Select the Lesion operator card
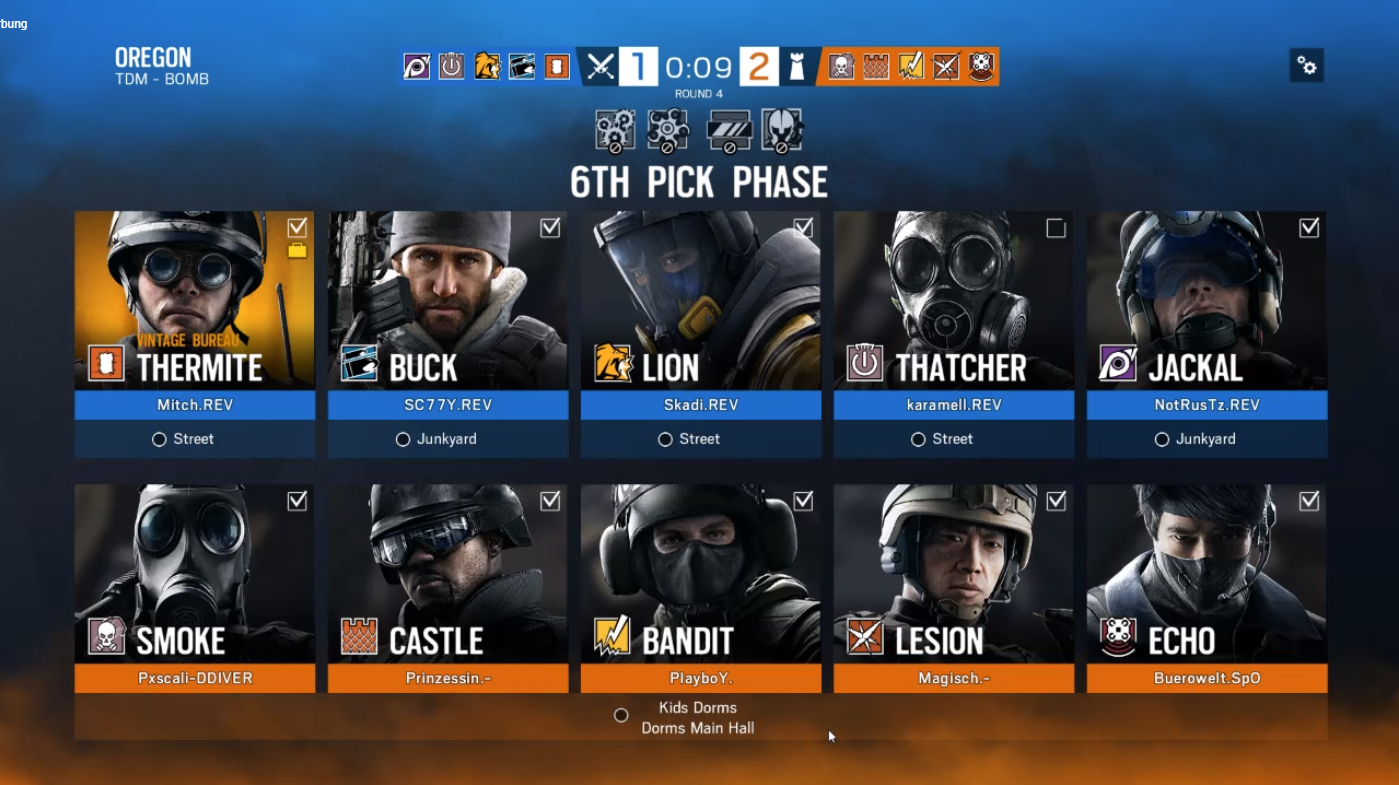Image resolution: width=1399 pixels, height=785 pixels. click(953, 574)
